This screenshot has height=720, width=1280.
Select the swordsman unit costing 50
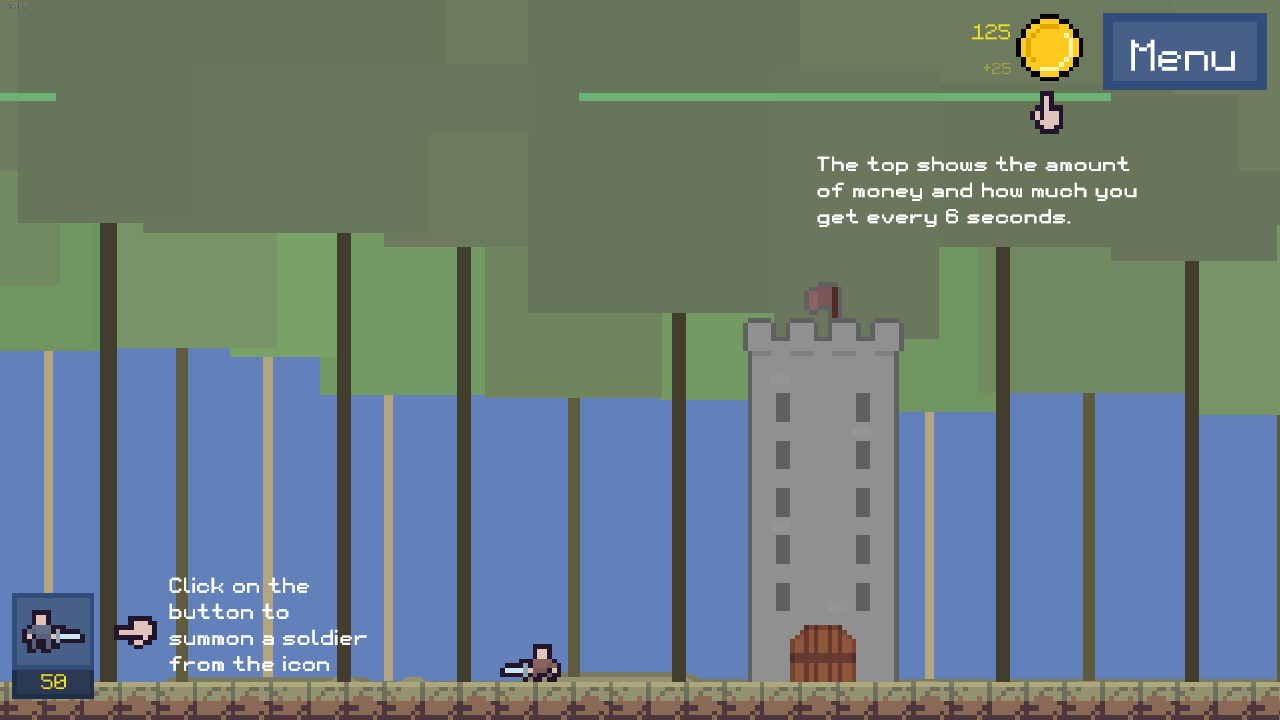(x=52, y=640)
